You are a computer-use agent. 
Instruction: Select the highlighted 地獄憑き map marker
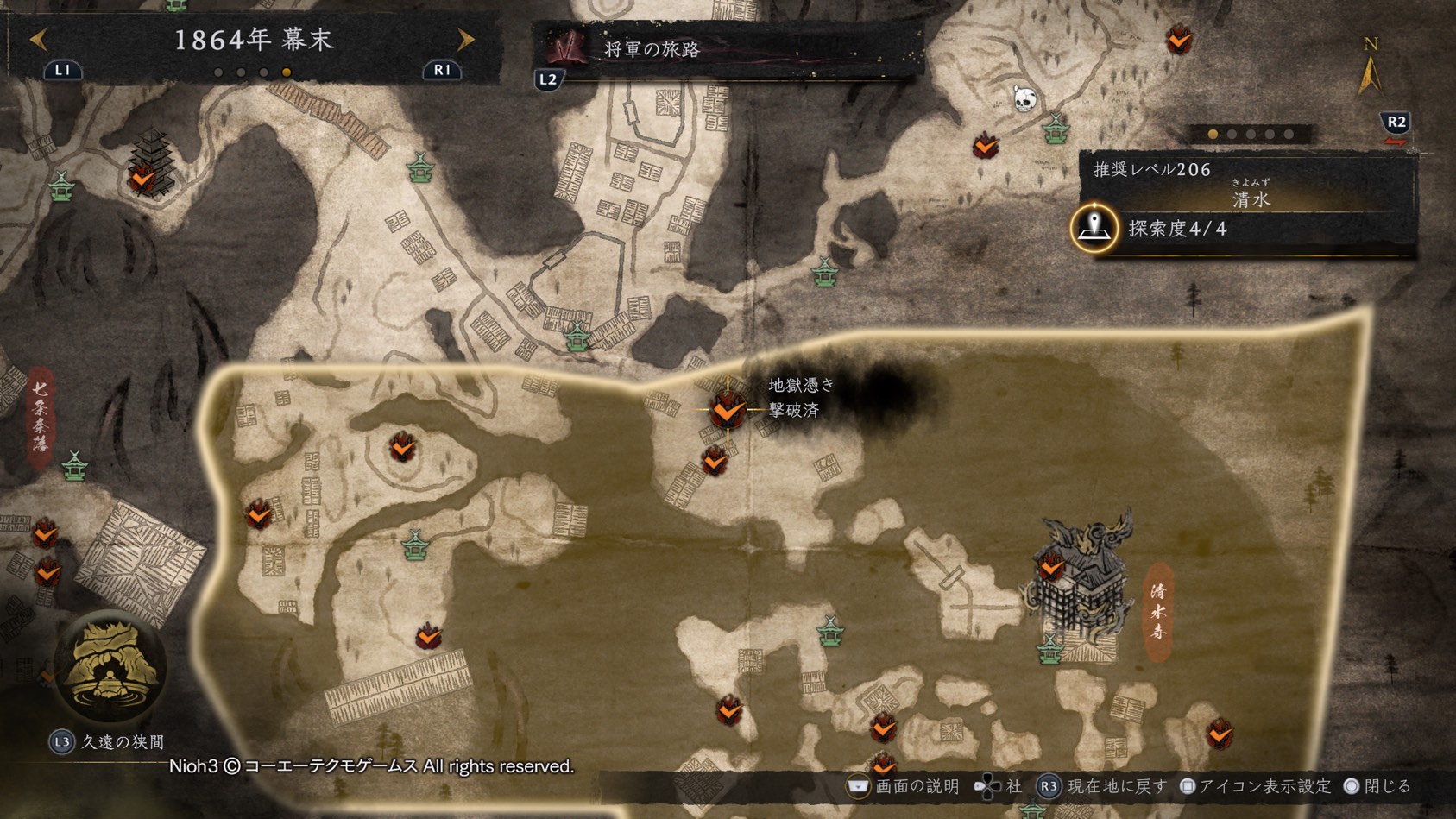point(728,410)
